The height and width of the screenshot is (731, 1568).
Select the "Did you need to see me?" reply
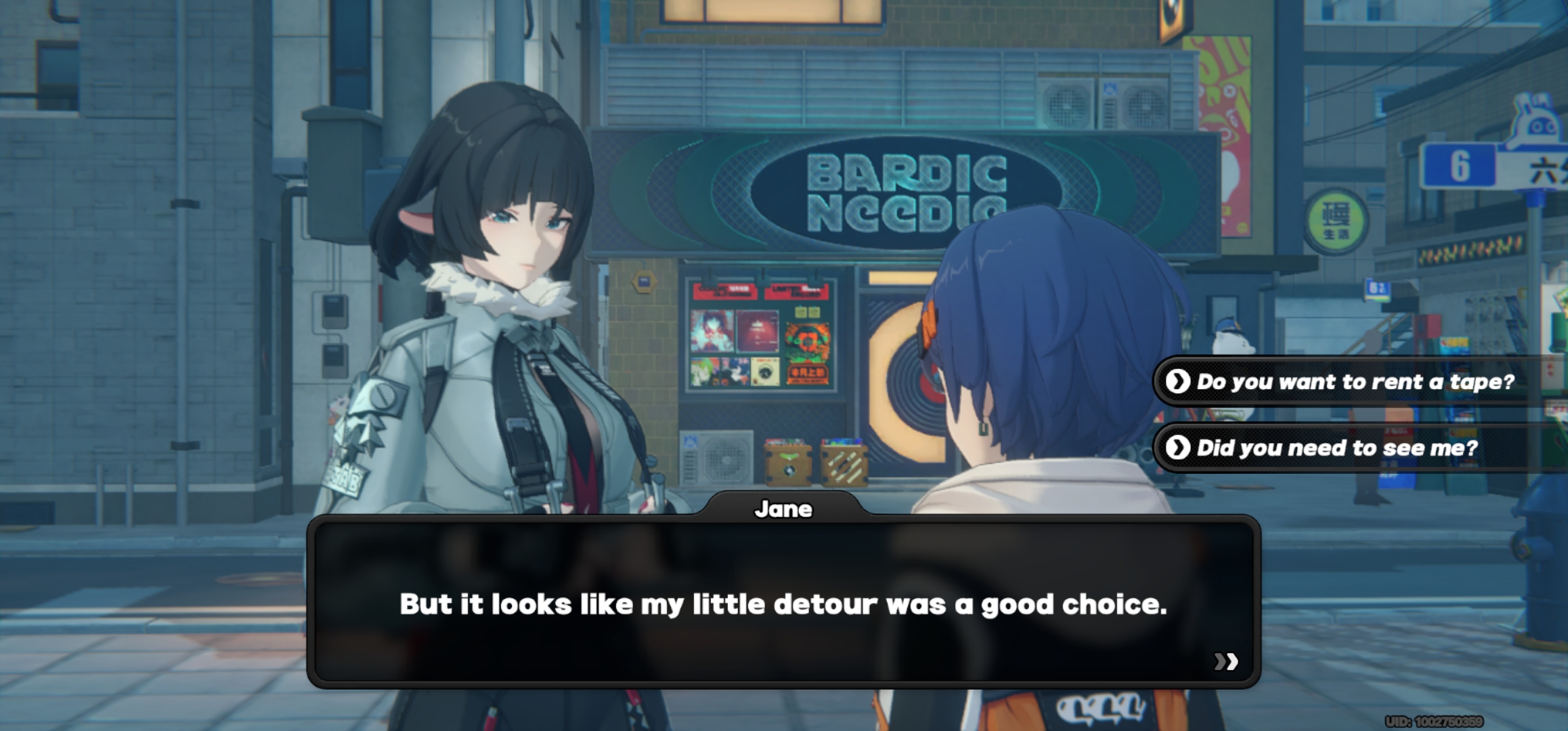(1337, 447)
